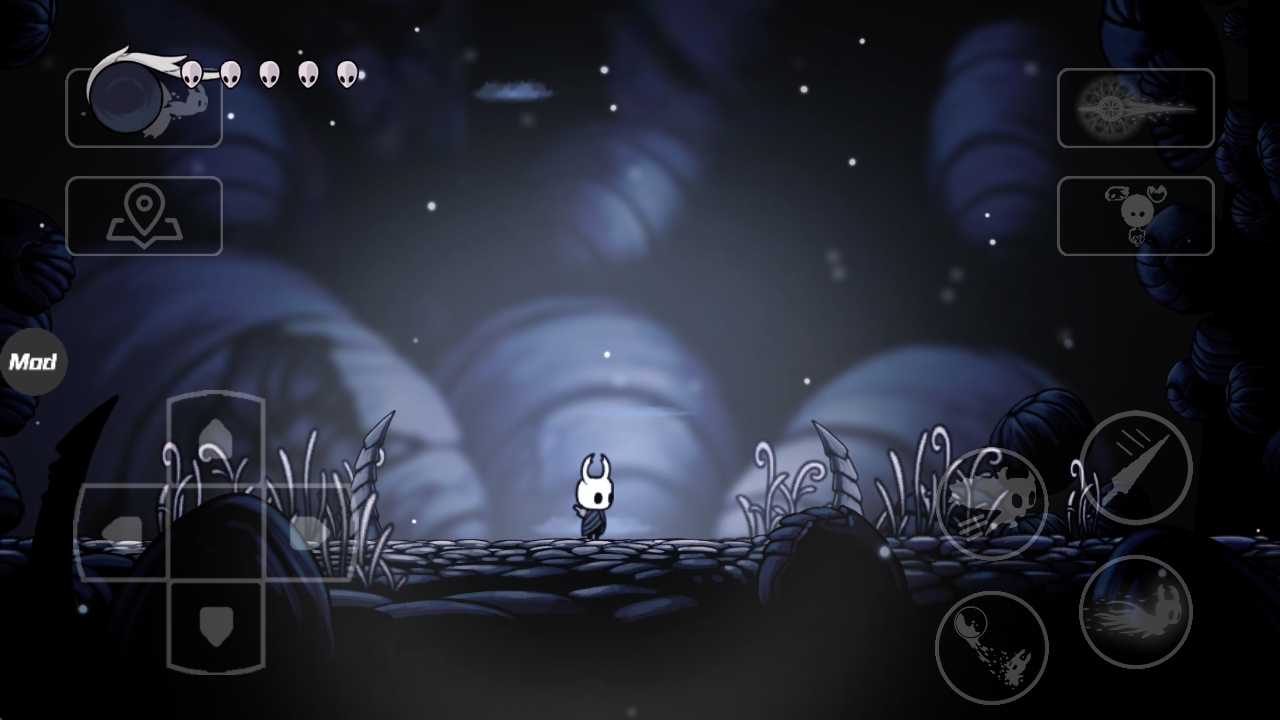Viewport: 1280px width, 720px height.
Task: Tap the knight with trailing streaks button
Action: coord(1136,611)
